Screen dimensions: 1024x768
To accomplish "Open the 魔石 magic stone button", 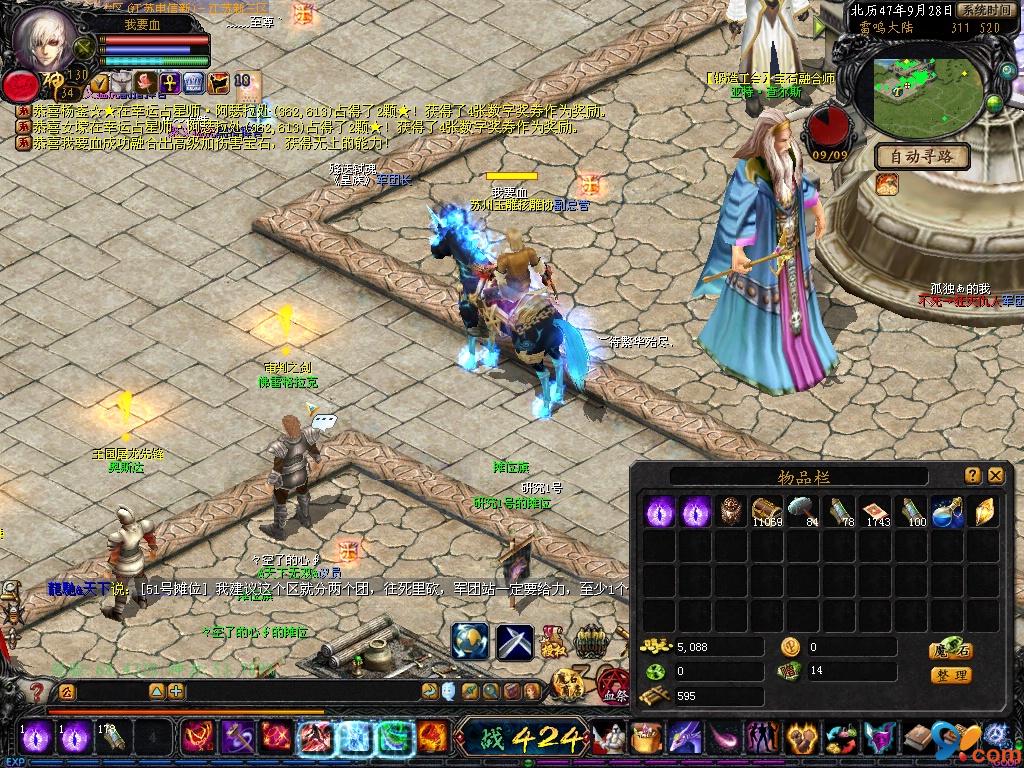I will pos(951,649).
